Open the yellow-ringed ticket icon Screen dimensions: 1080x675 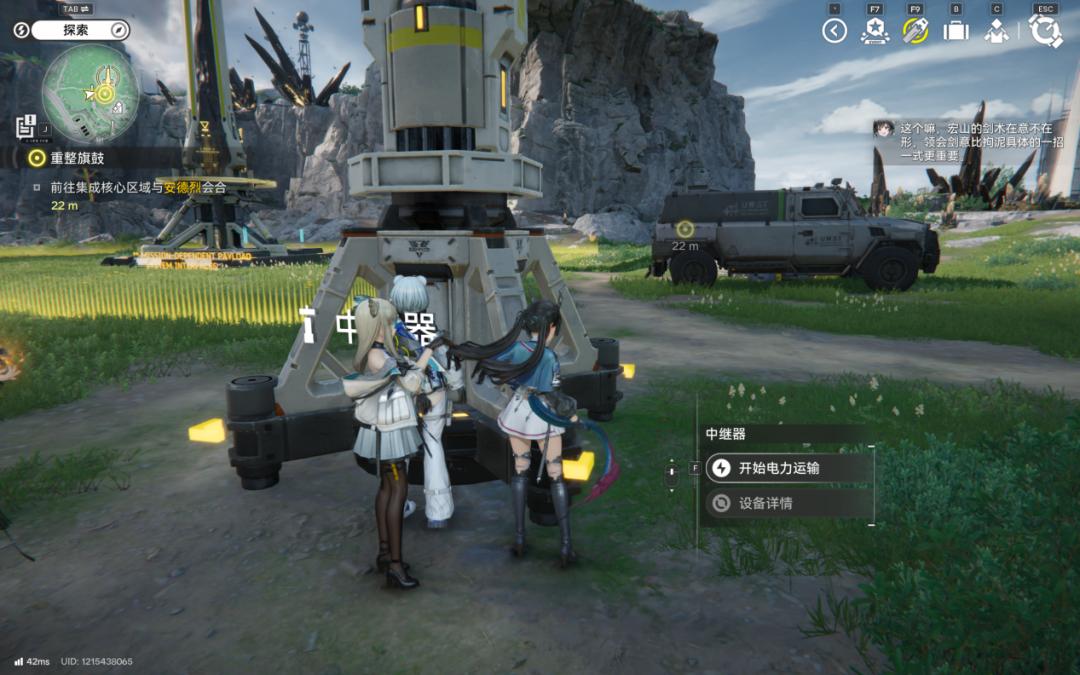click(915, 31)
